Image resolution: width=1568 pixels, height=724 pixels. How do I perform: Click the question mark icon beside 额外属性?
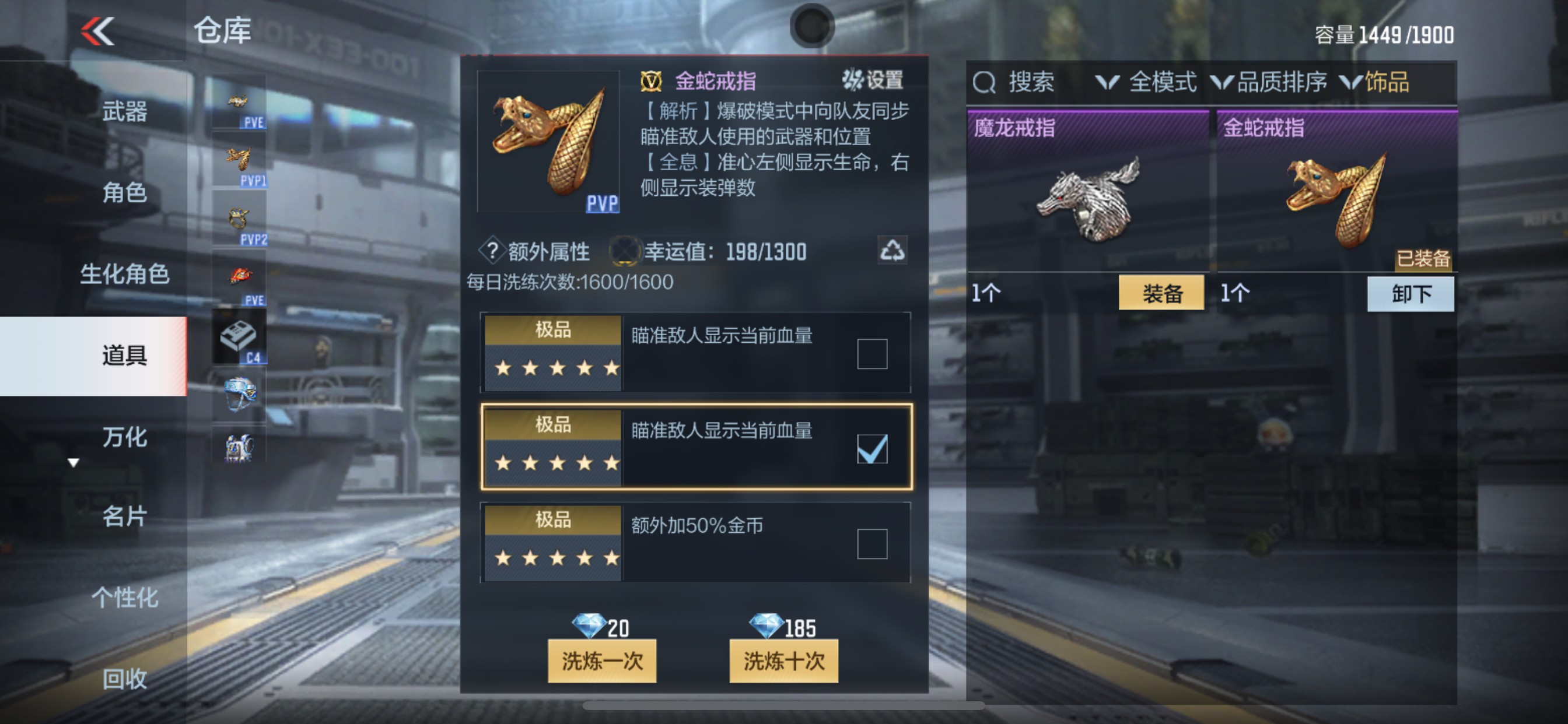[493, 252]
